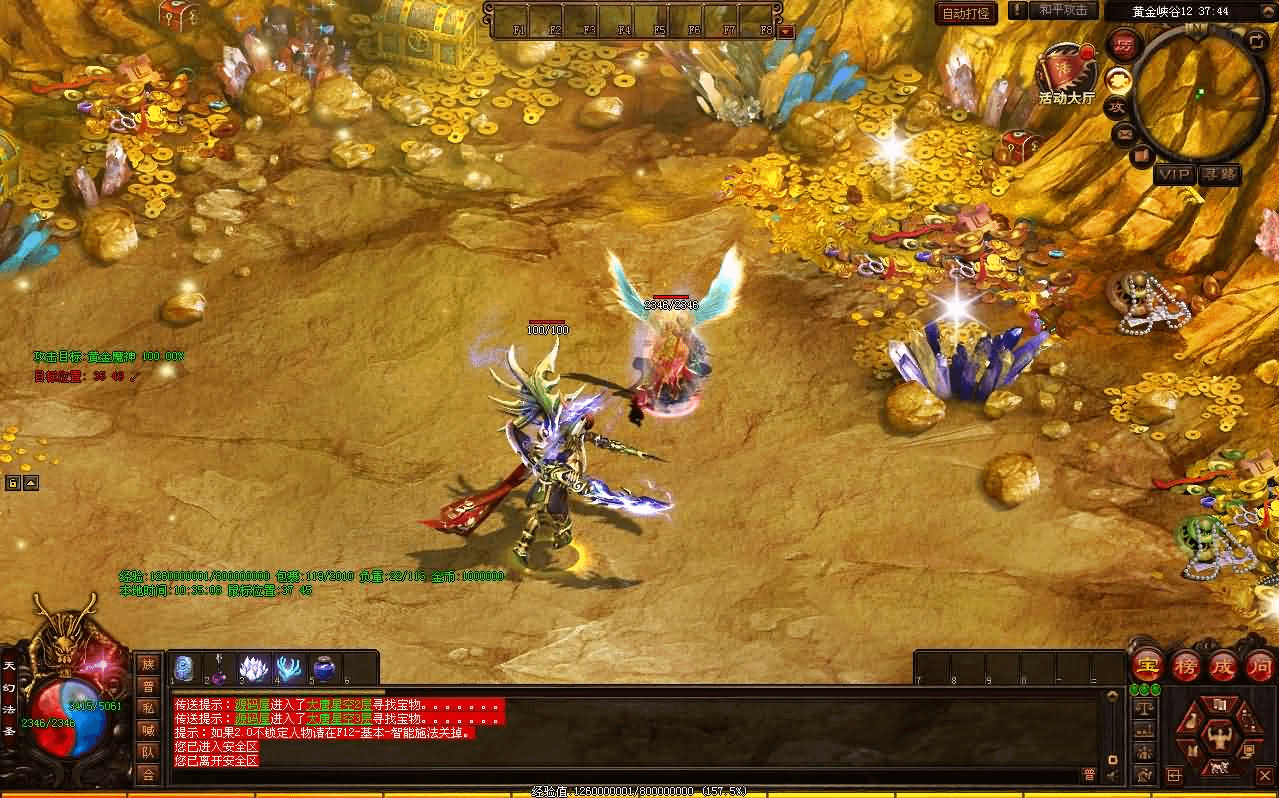Image resolution: width=1279 pixels, height=798 pixels.
Task: Use the blue rune stone in slot 1
Action: pos(184,668)
